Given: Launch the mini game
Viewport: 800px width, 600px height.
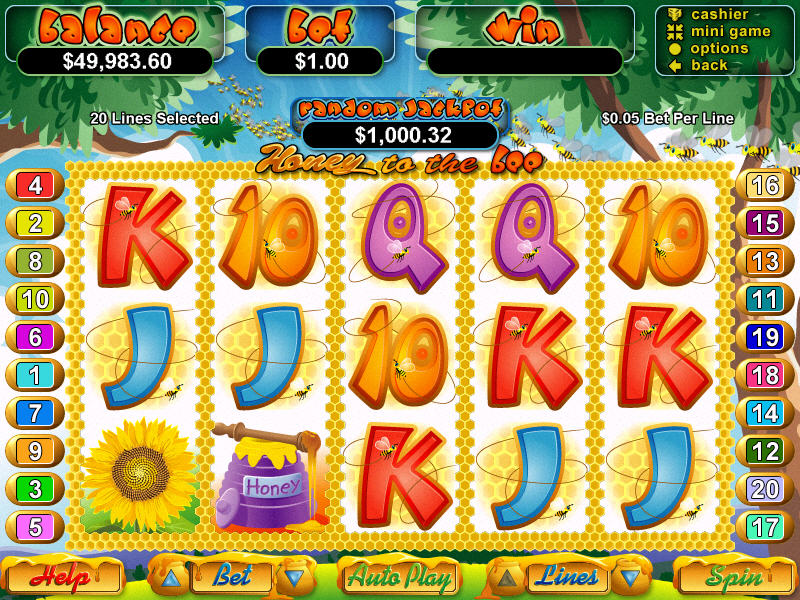Looking at the screenshot, I should coord(730,32).
